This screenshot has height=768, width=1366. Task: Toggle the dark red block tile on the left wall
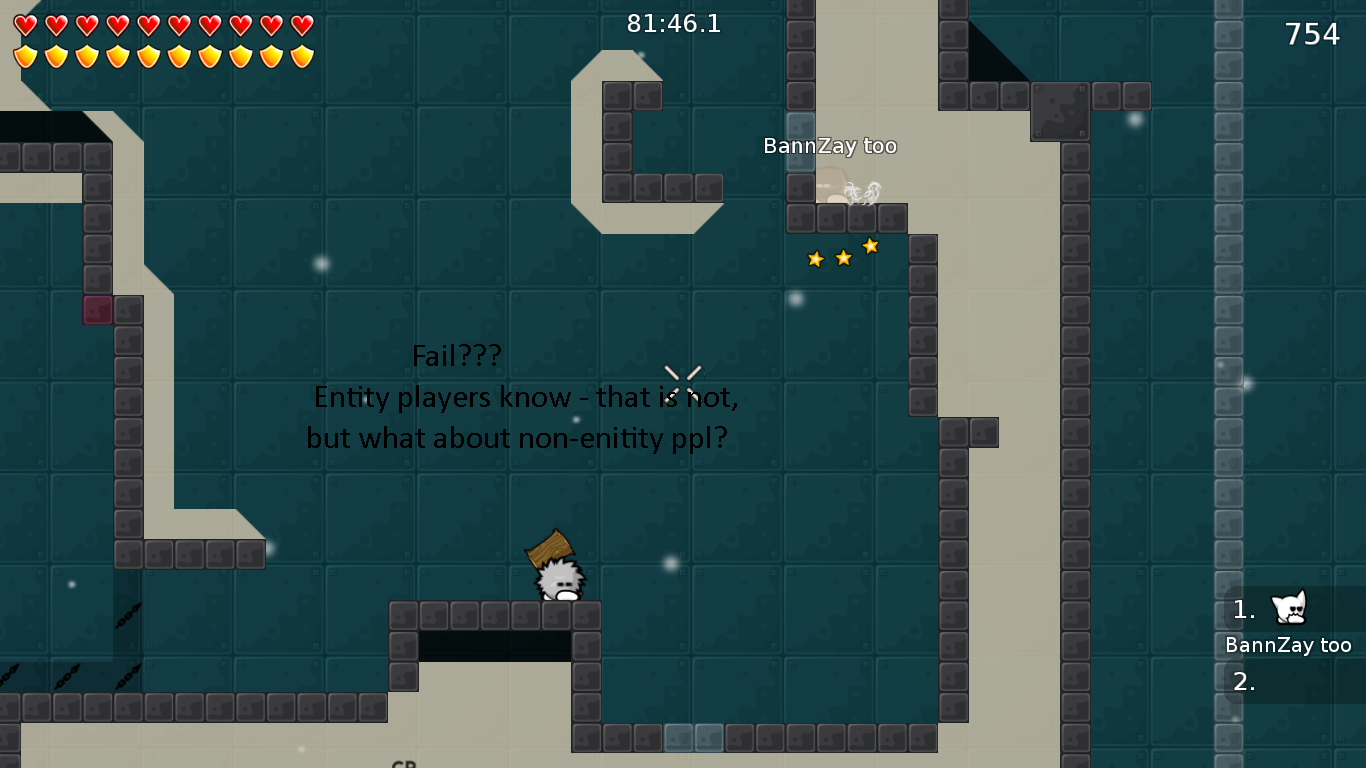pos(96,312)
